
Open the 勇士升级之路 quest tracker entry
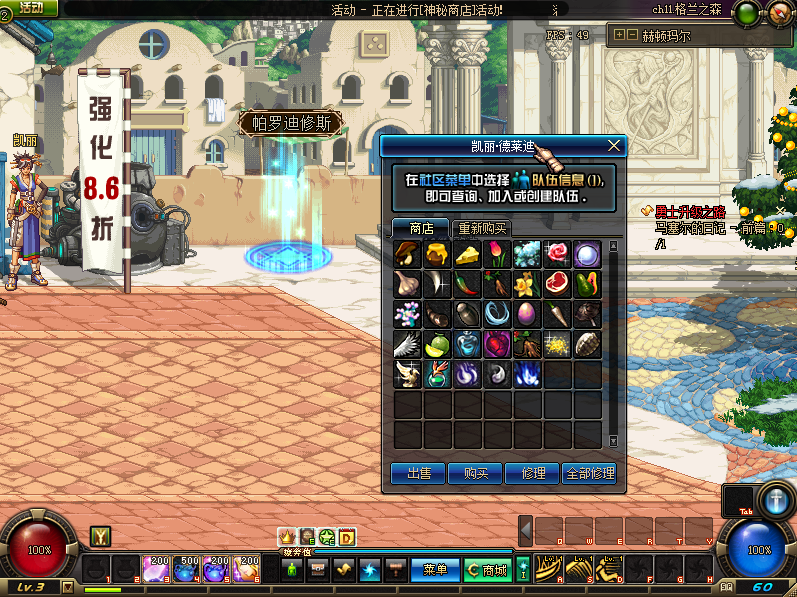[688, 211]
